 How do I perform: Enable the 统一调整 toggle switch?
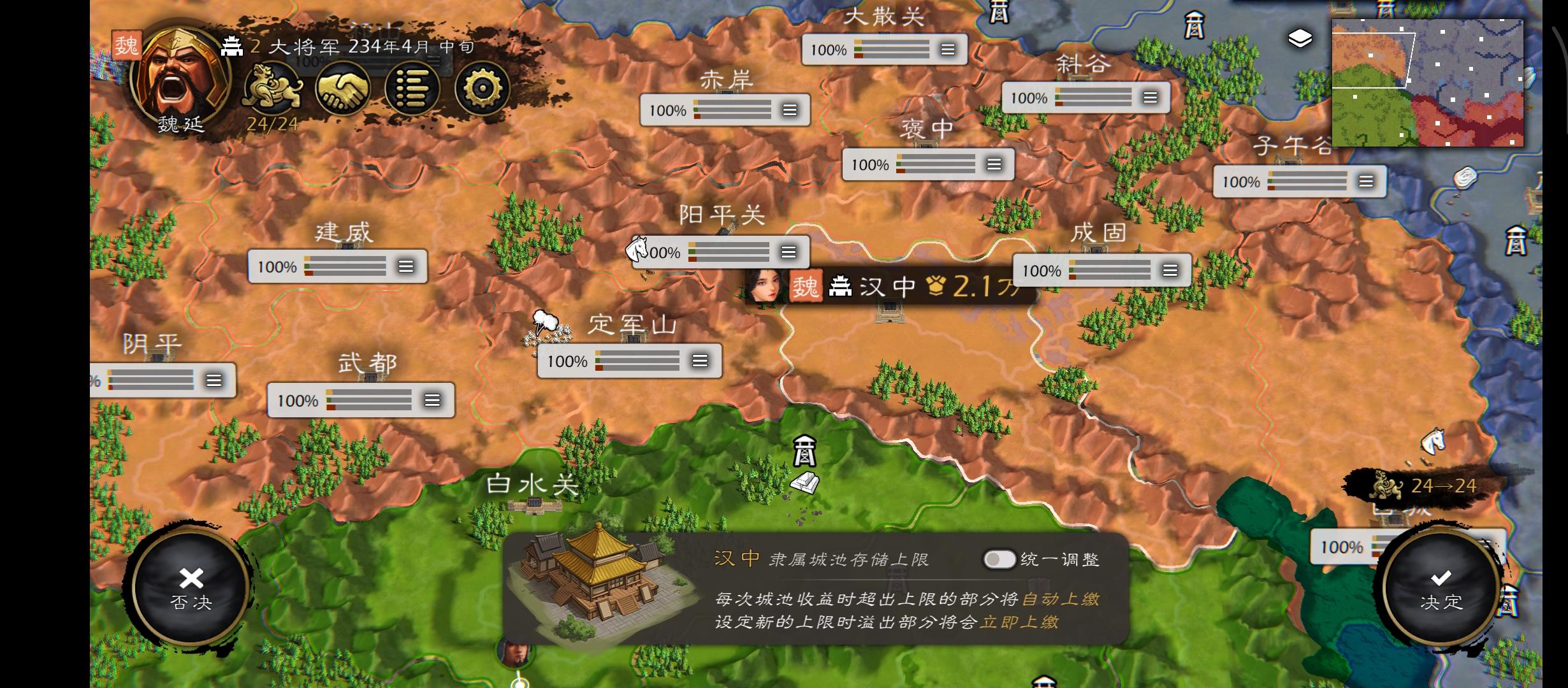999,559
